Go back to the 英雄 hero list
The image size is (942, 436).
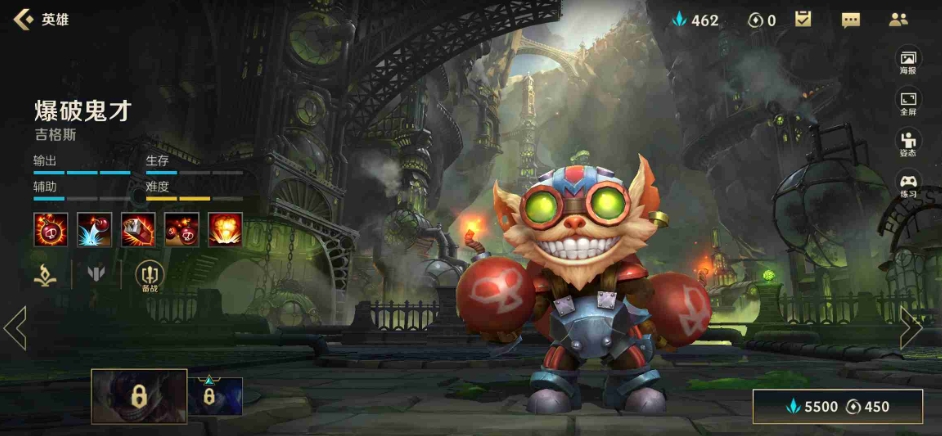coord(40,19)
